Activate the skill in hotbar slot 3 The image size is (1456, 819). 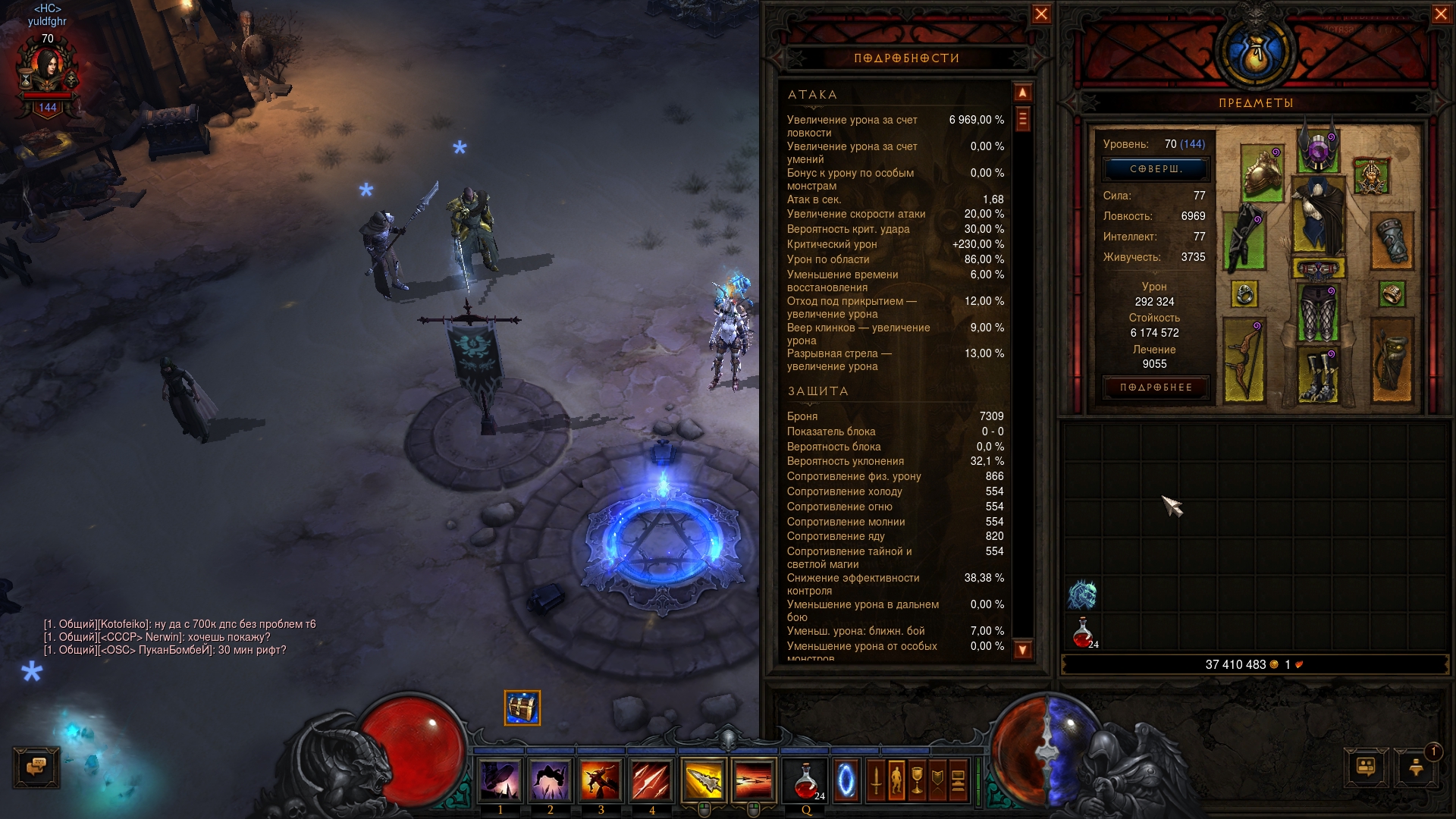tap(601, 780)
